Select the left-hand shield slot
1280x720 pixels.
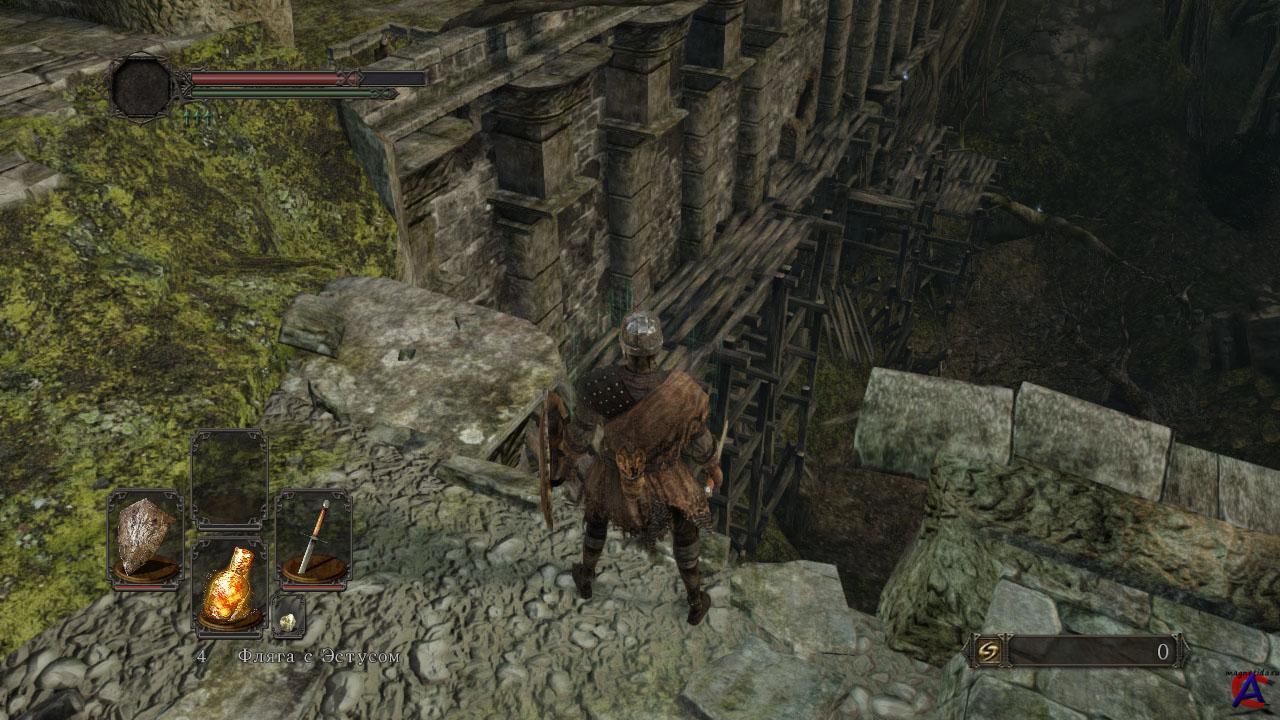(x=145, y=538)
